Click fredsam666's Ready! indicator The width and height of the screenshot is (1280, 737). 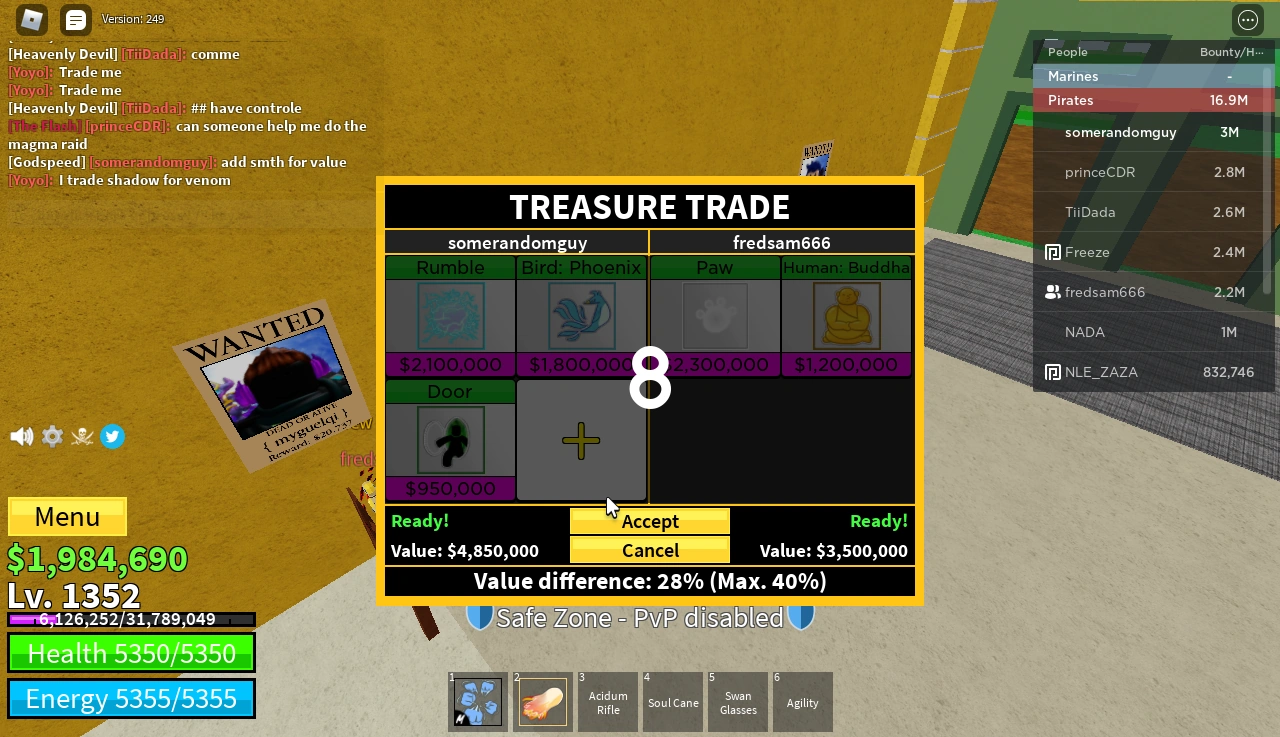878,521
